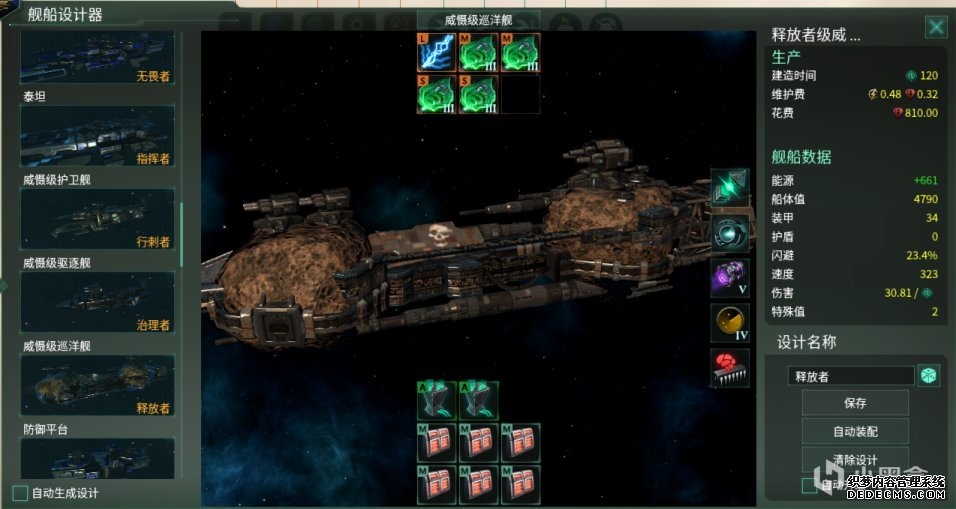Click the 自动装配 auto-equip button
This screenshot has height=509, width=956.
coord(855,431)
